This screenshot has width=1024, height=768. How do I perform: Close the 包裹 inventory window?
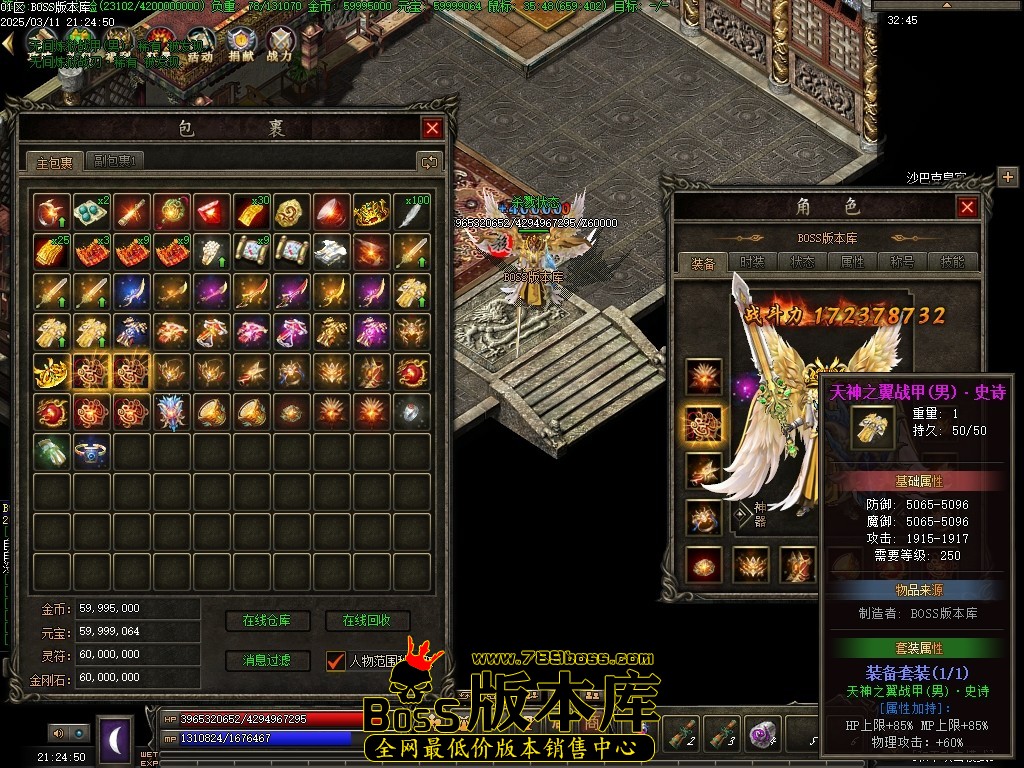click(x=432, y=128)
